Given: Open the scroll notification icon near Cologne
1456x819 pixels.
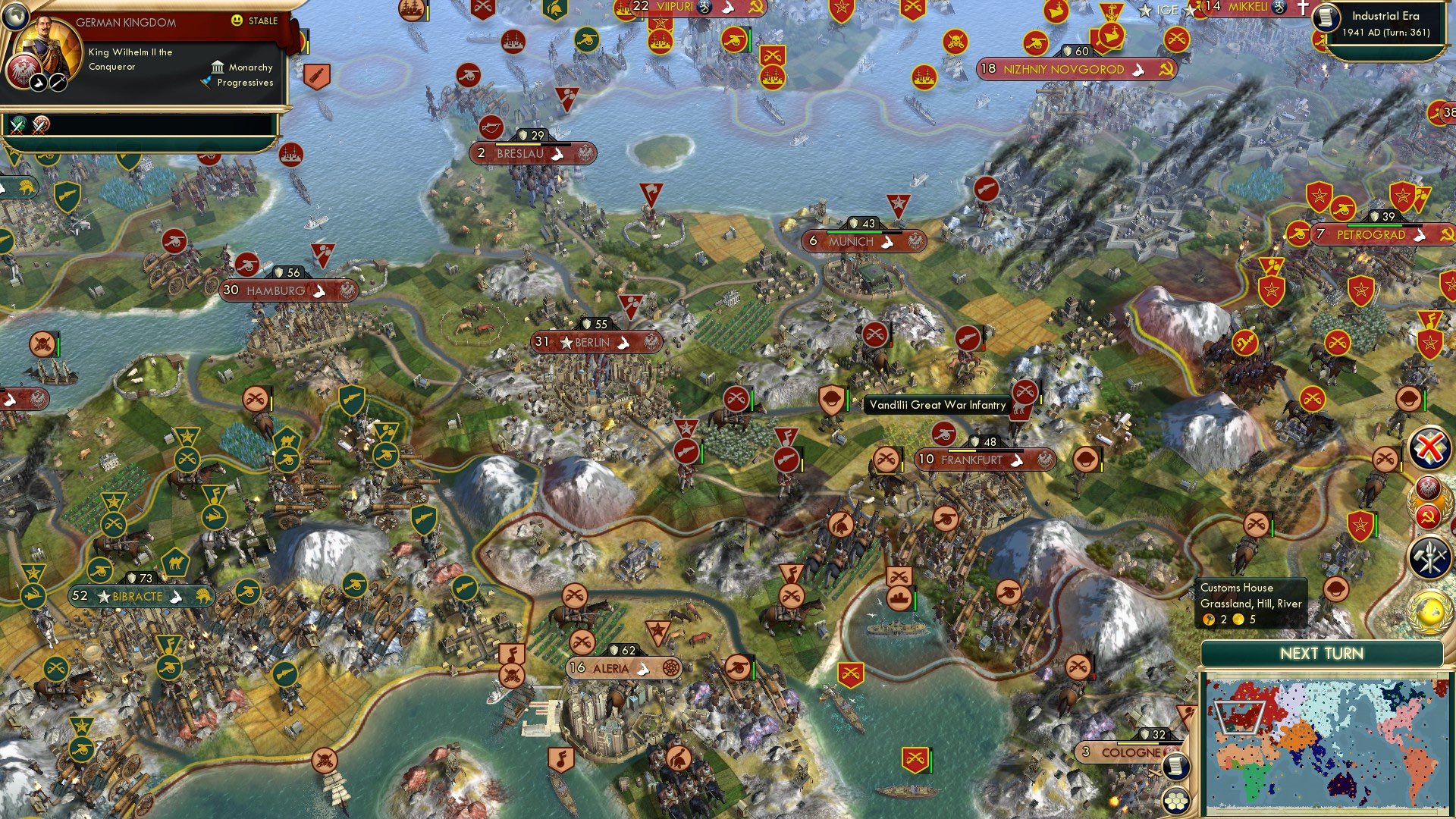Looking at the screenshot, I should (x=1176, y=767).
